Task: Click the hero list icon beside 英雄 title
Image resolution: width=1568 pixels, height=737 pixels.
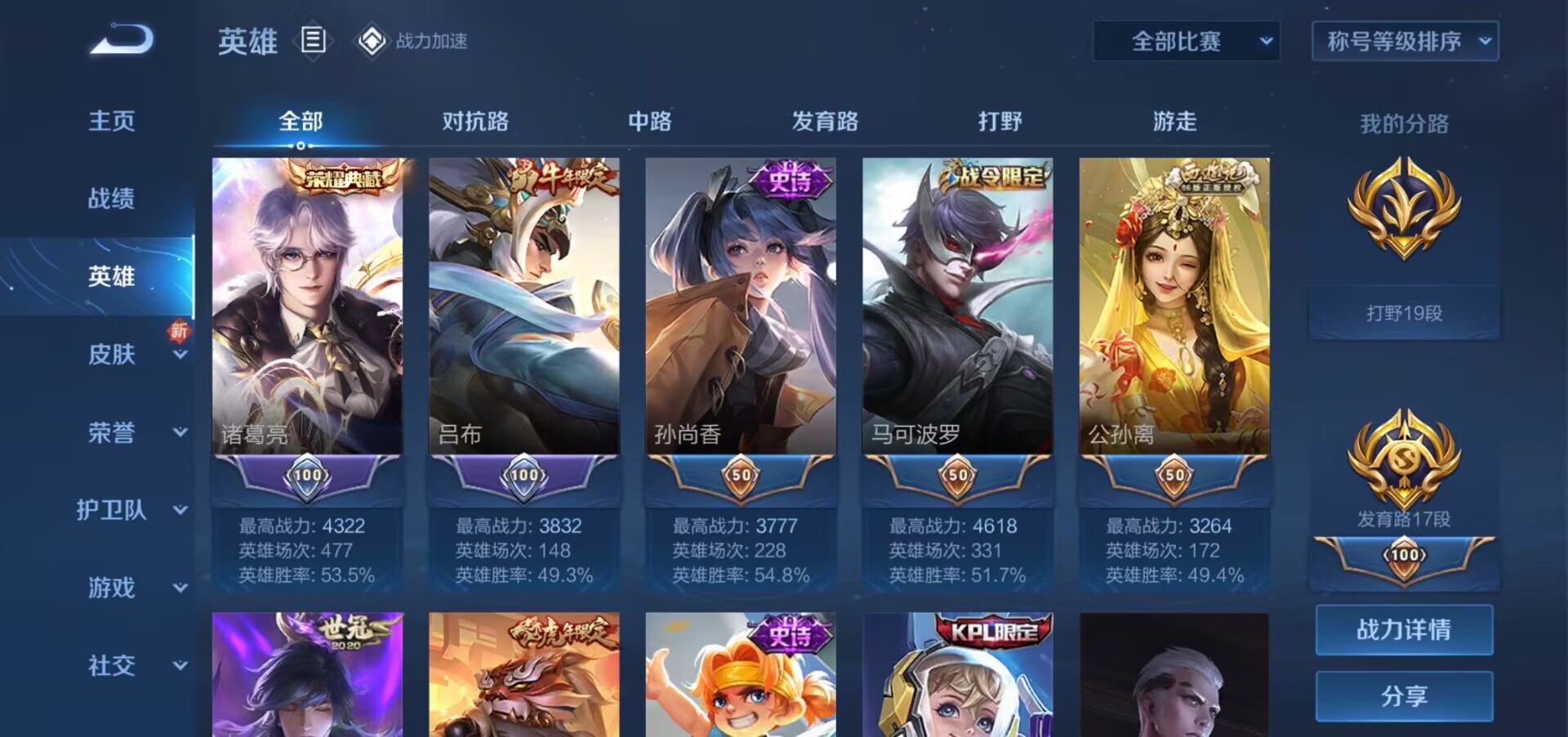Action: (313, 40)
